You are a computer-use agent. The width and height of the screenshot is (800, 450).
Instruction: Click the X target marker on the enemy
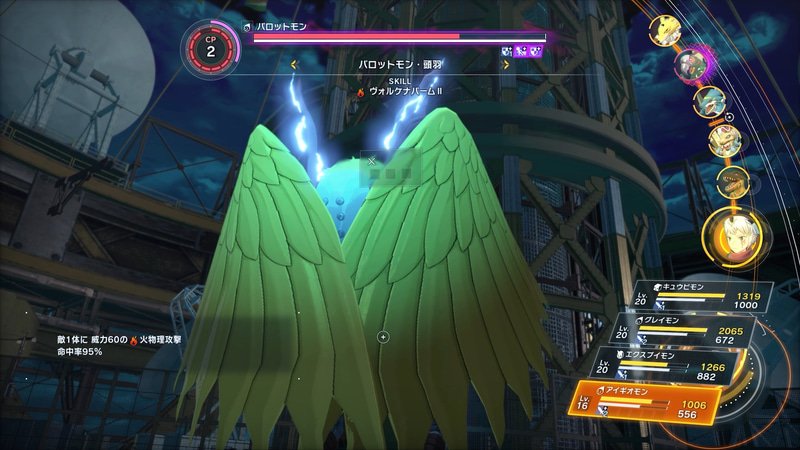[371, 160]
